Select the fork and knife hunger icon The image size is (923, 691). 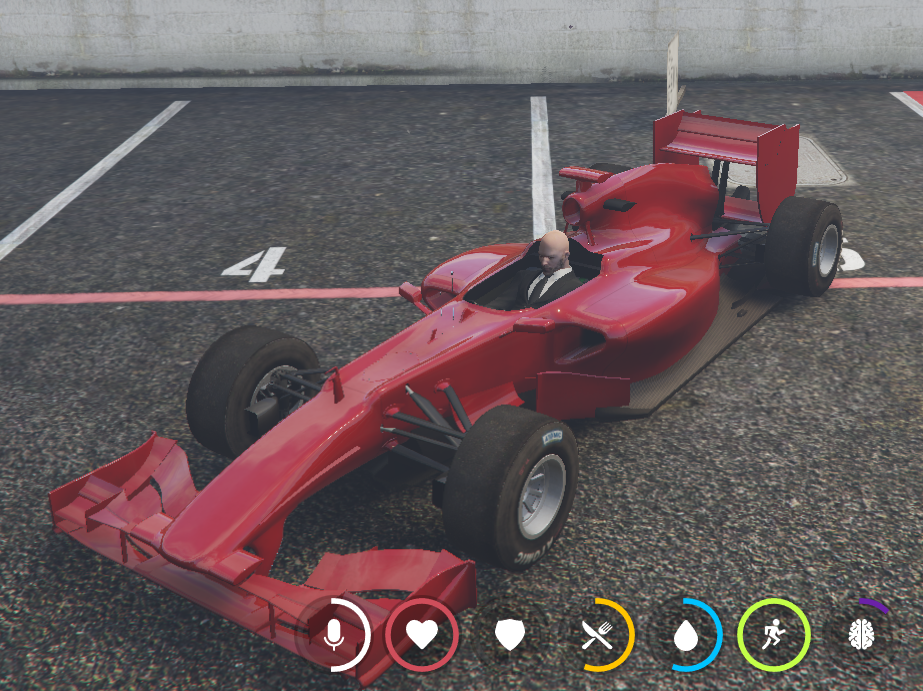click(598, 634)
